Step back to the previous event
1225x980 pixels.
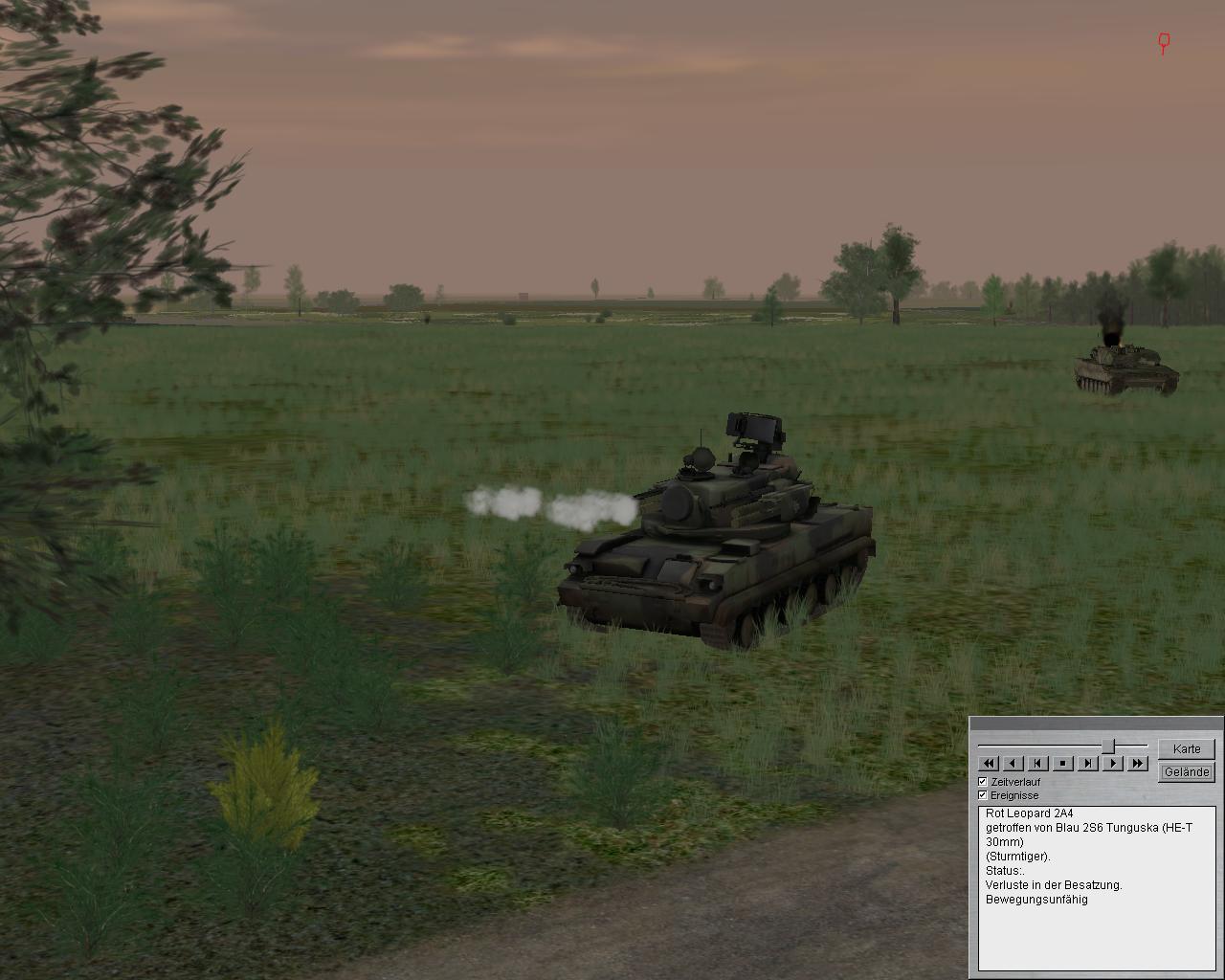1037,763
